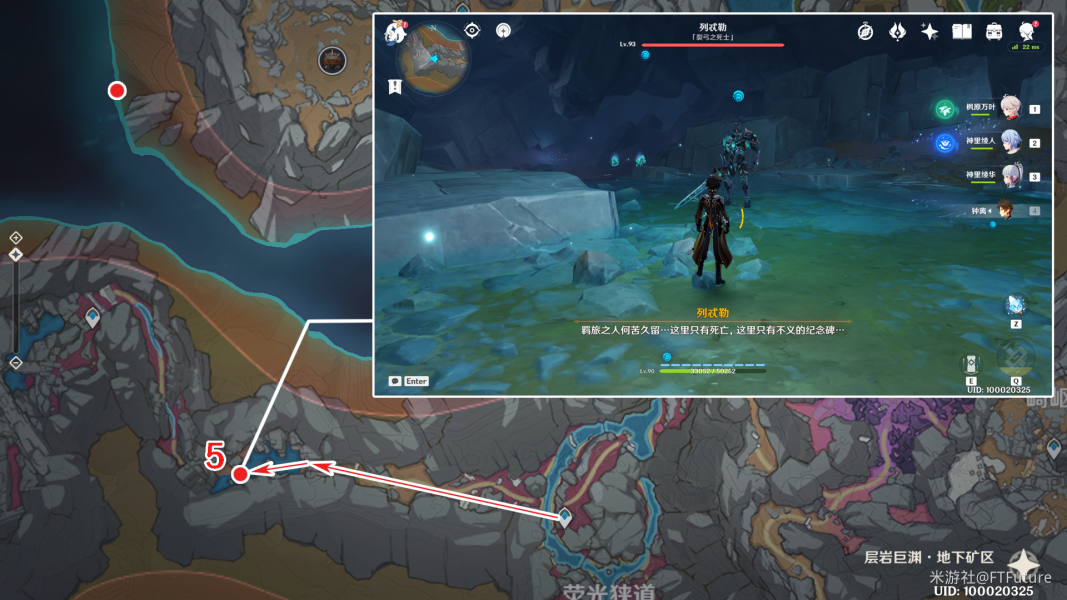Viewport: 1067px width, 600px height.
Task: Zoom out the map with the minus button
Action: [16, 363]
